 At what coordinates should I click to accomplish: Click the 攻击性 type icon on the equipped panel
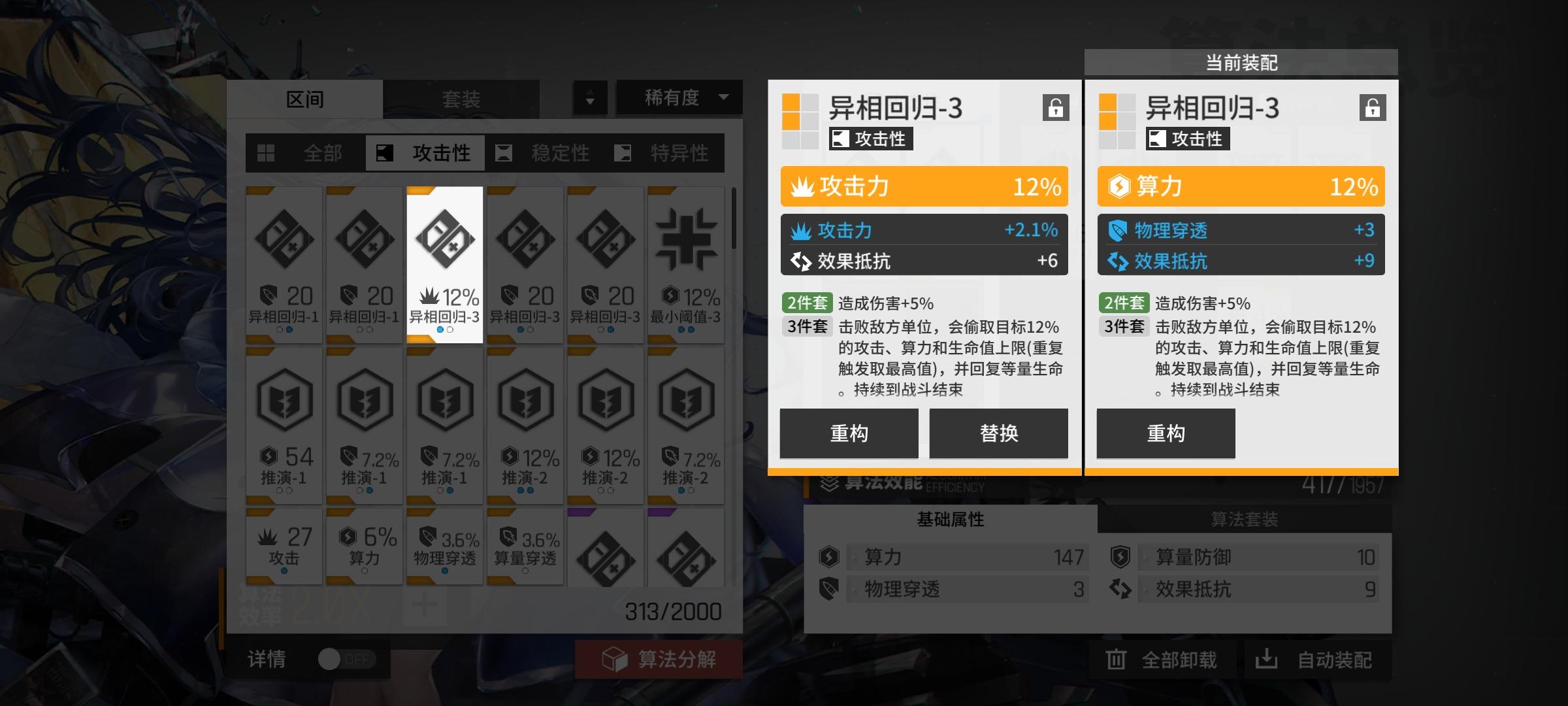coord(1156,139)
